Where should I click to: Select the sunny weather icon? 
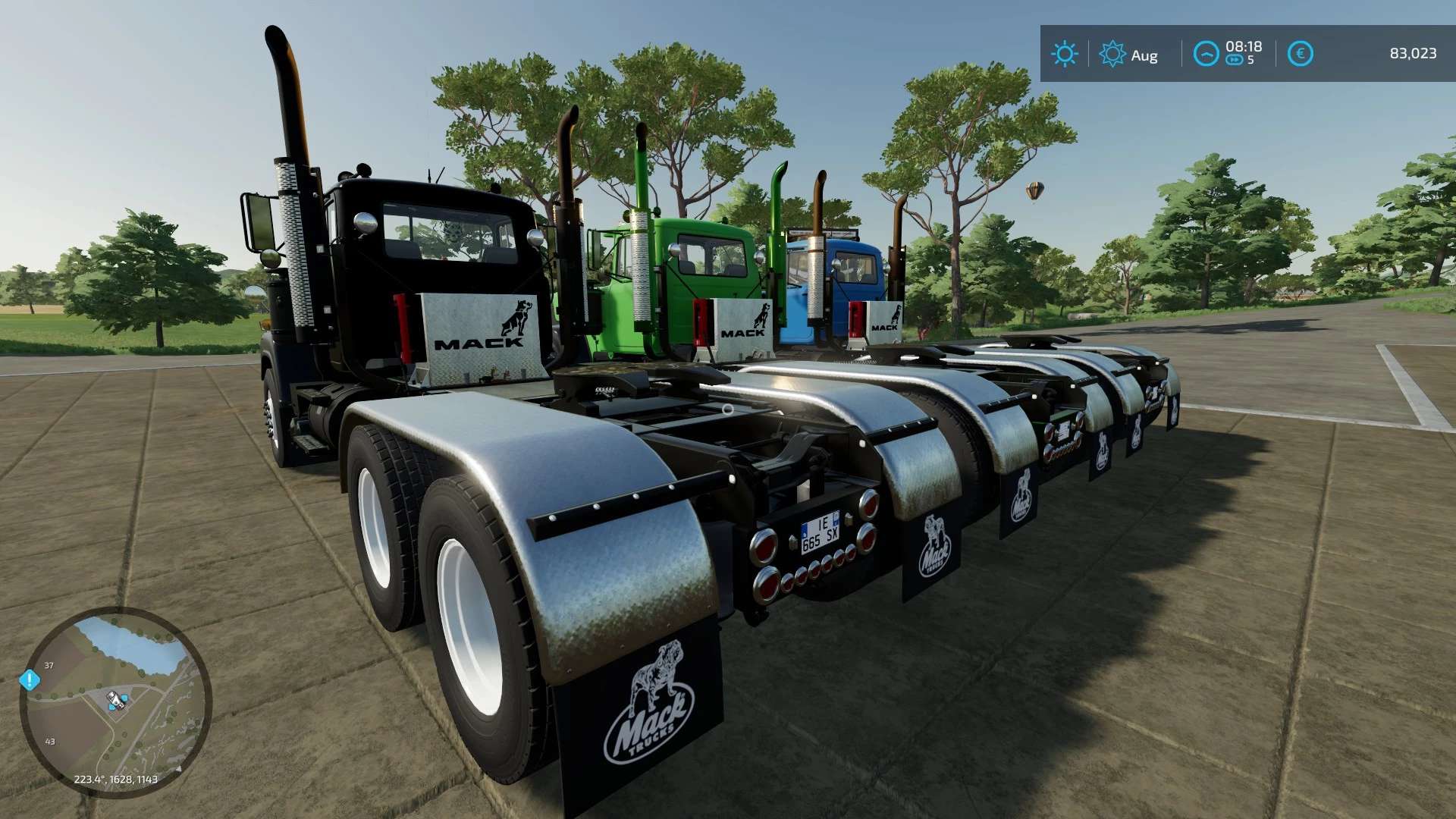tap(1064, 54)
